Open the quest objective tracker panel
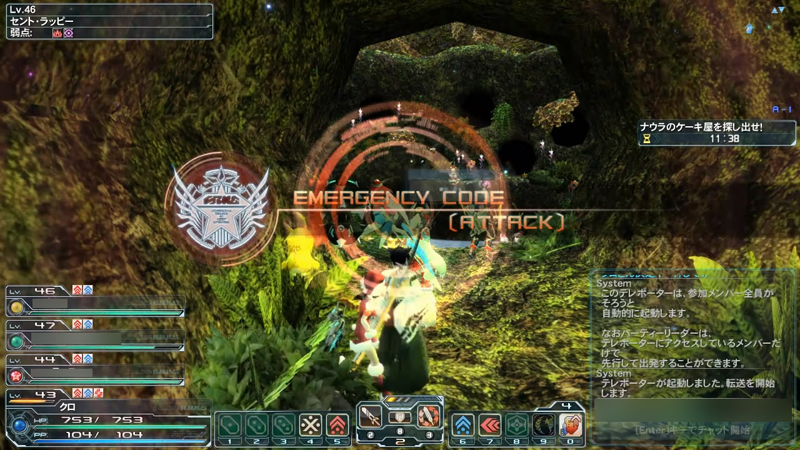Screen dimensions: 800x450 point(717,134)
